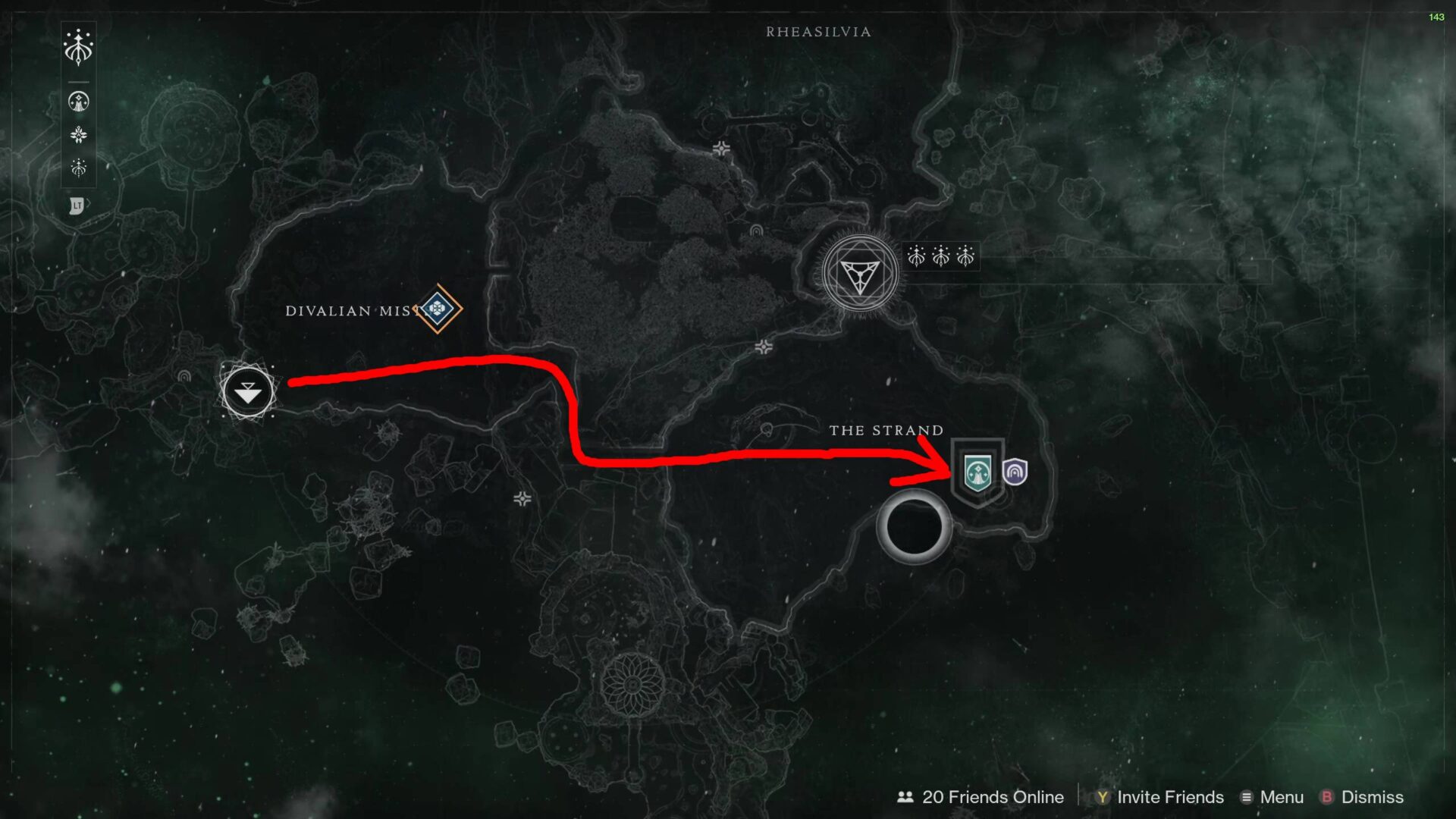Click the fast travel landing zone icon
Screen dimensions: 1456x819
[246, 392]
